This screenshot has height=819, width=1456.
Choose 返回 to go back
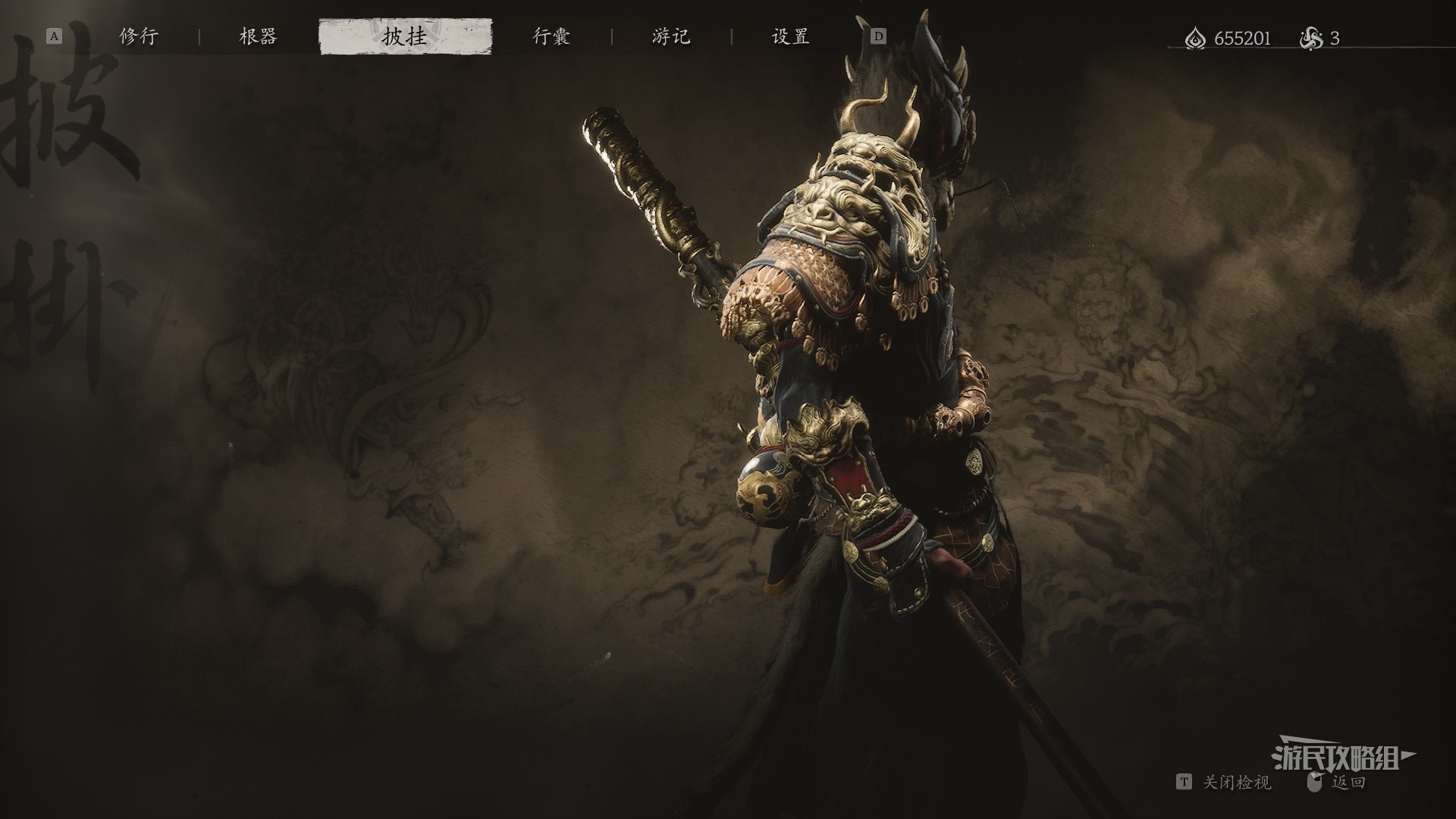pyautogui.click(x=1348, y=783)
